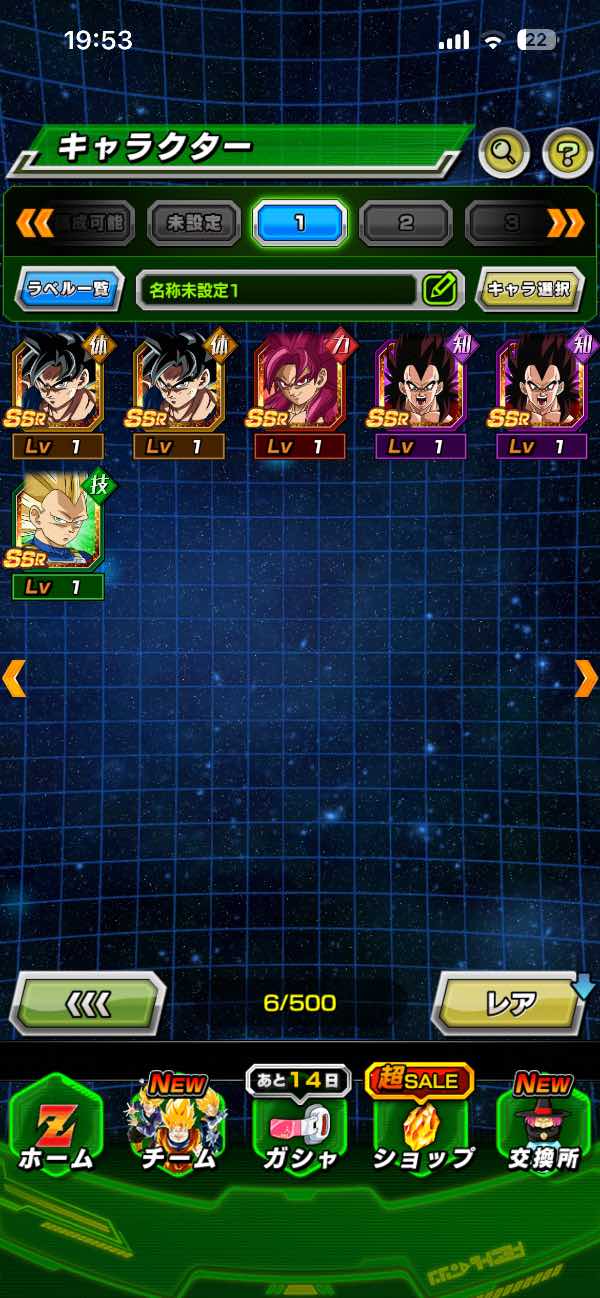Open the チーム team menu
Screen dimensions: 600x1298
[x=177, y=1125]
